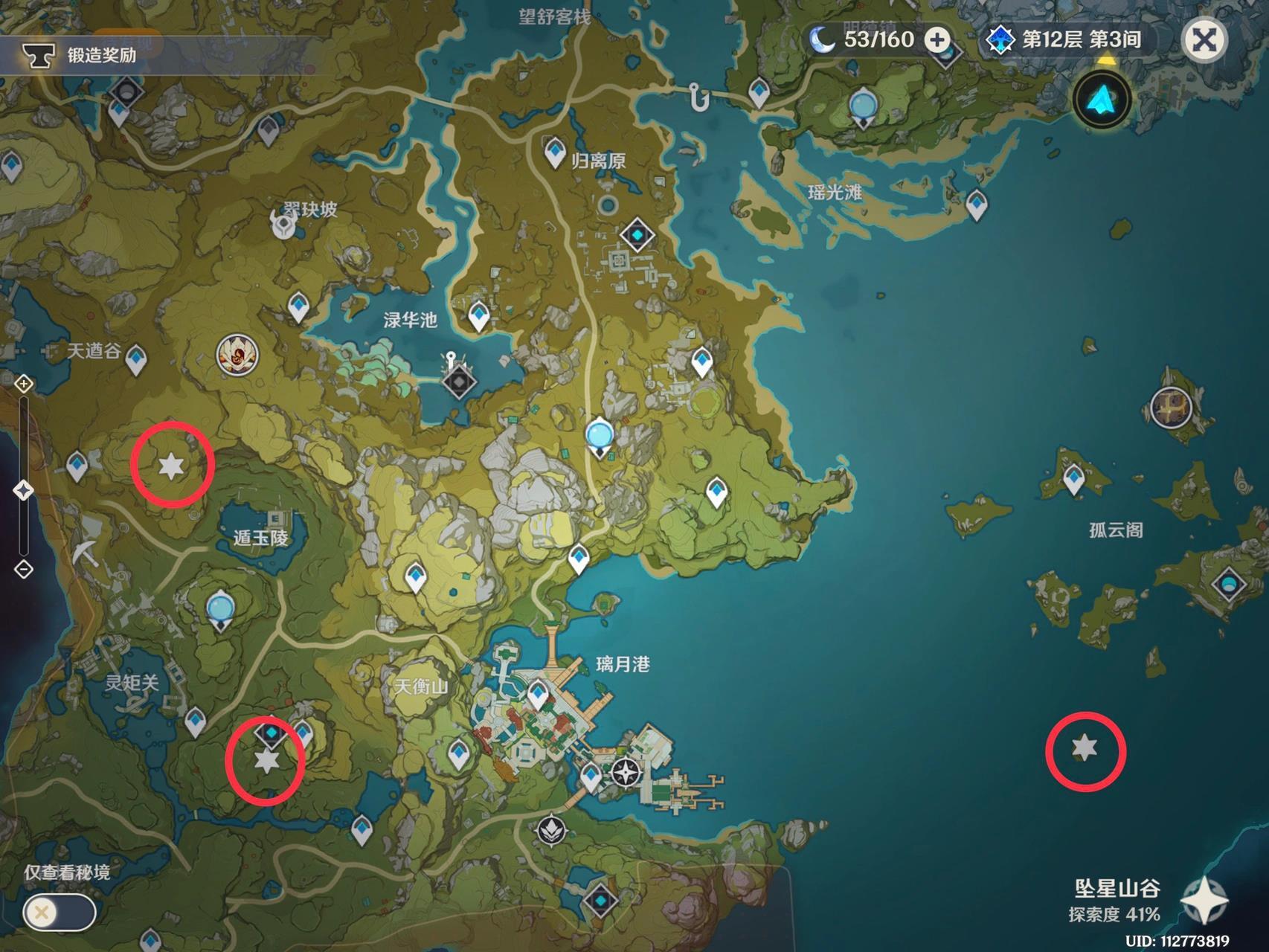Screen dimensions: 1269x952
Task: Choose the boss marker east of 天遒谷
Action: tap(237, 355)
